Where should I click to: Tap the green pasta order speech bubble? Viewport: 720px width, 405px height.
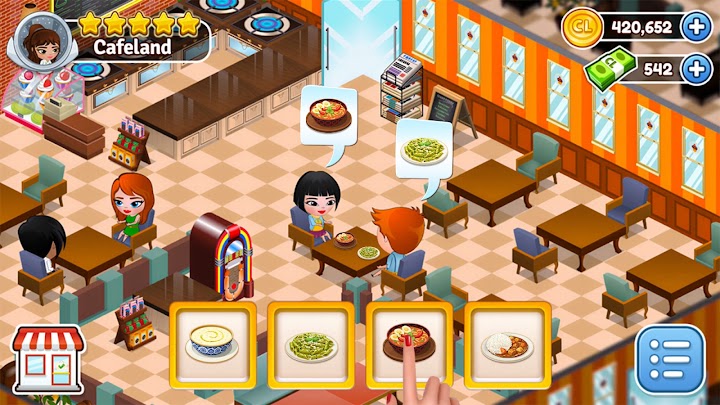pos(423,150)
